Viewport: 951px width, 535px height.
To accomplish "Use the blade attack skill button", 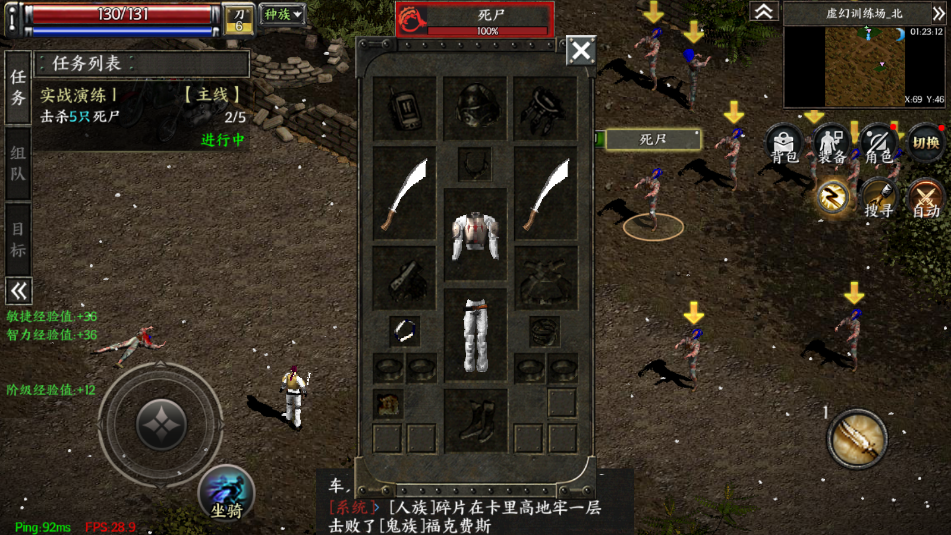I will (x=857, y=438).
